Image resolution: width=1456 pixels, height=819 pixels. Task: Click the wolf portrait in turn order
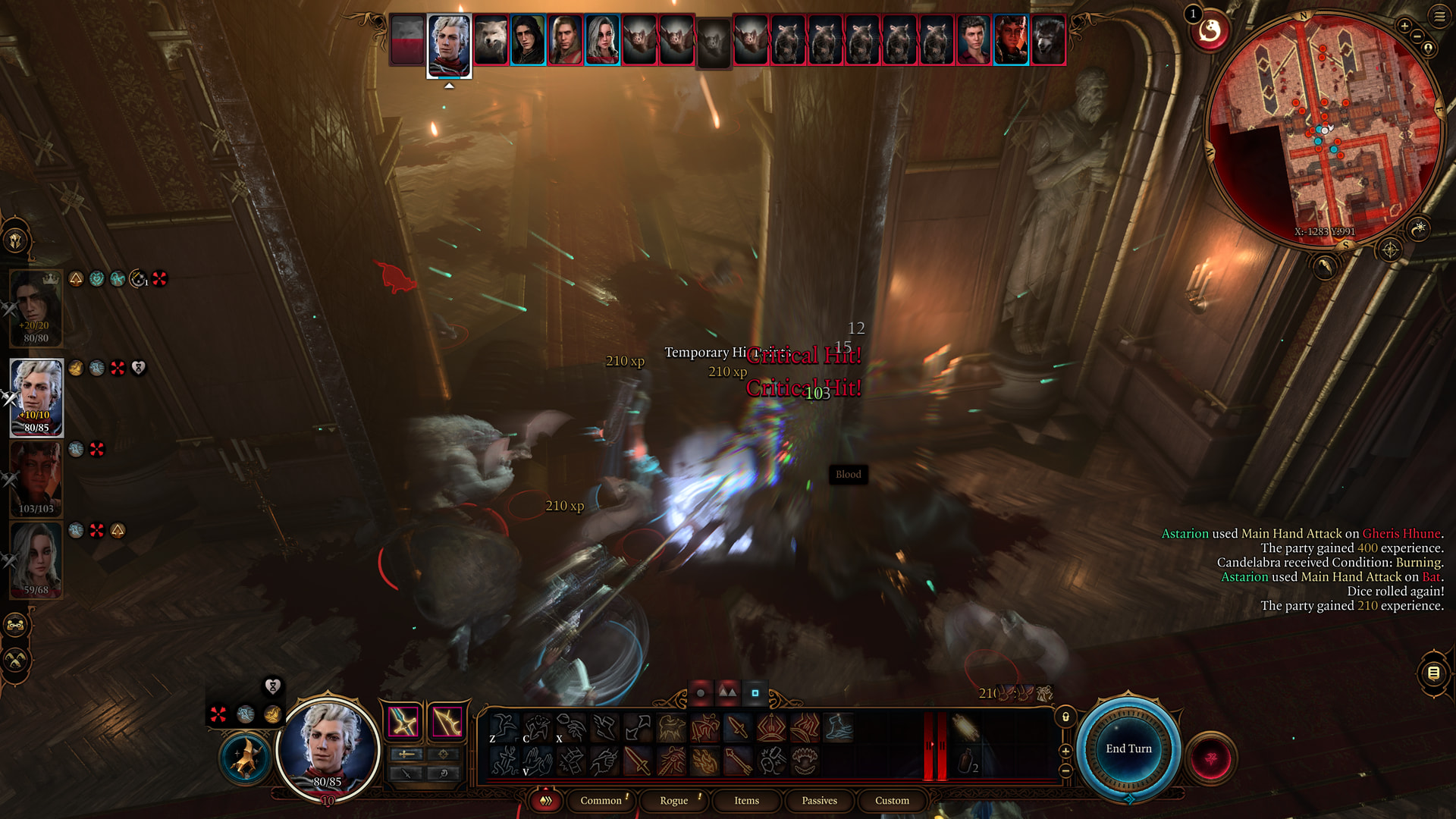(x=491, y=39)
